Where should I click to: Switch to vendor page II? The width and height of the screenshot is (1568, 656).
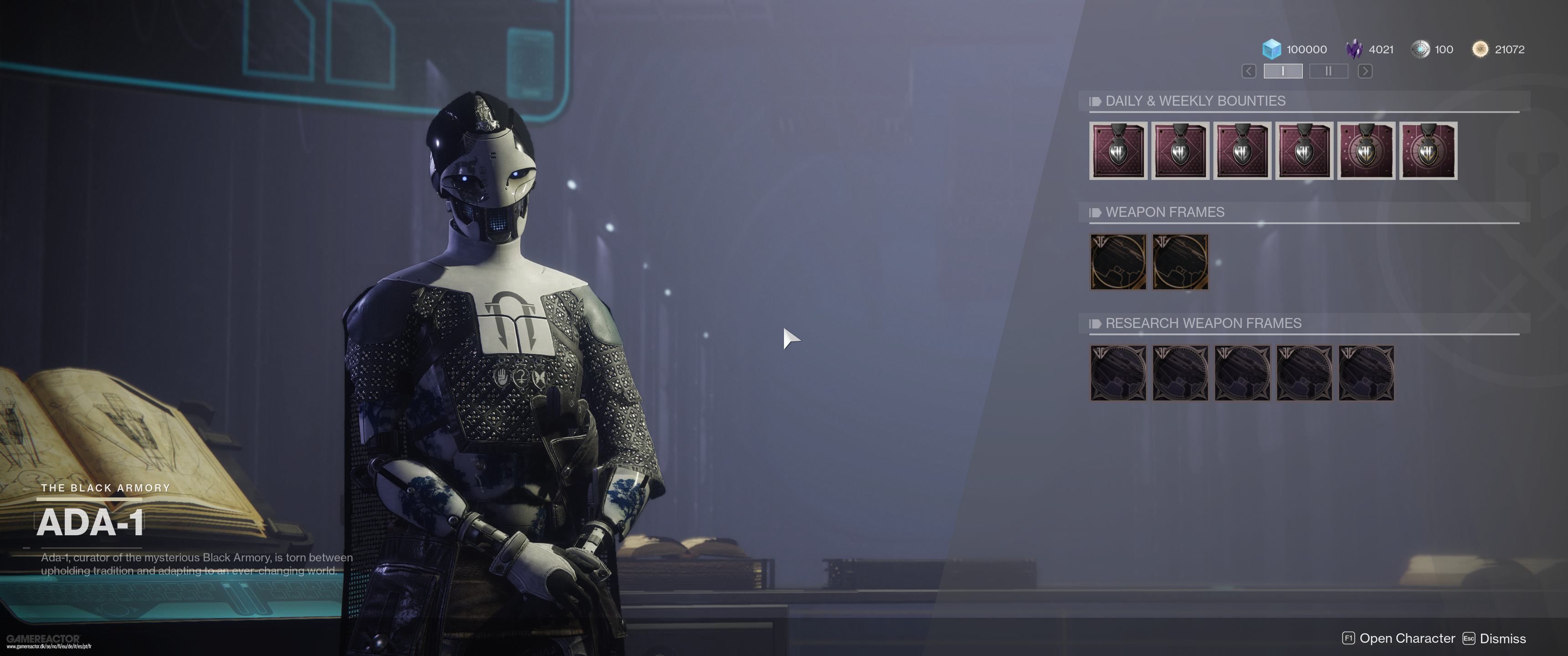(1328, 71)
